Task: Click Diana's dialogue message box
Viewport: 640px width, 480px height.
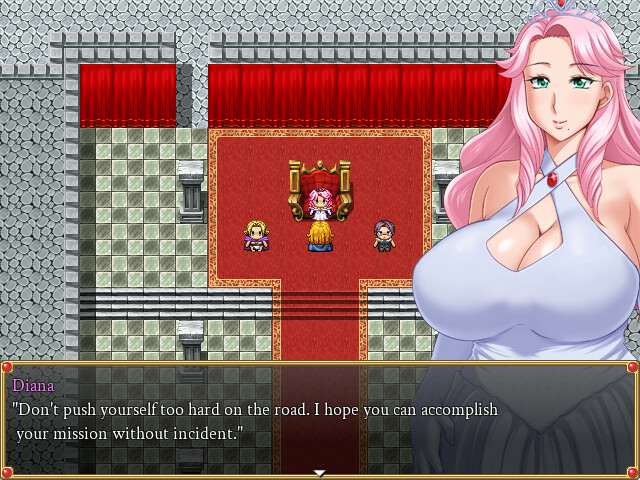Action: (x=319, y=418)
